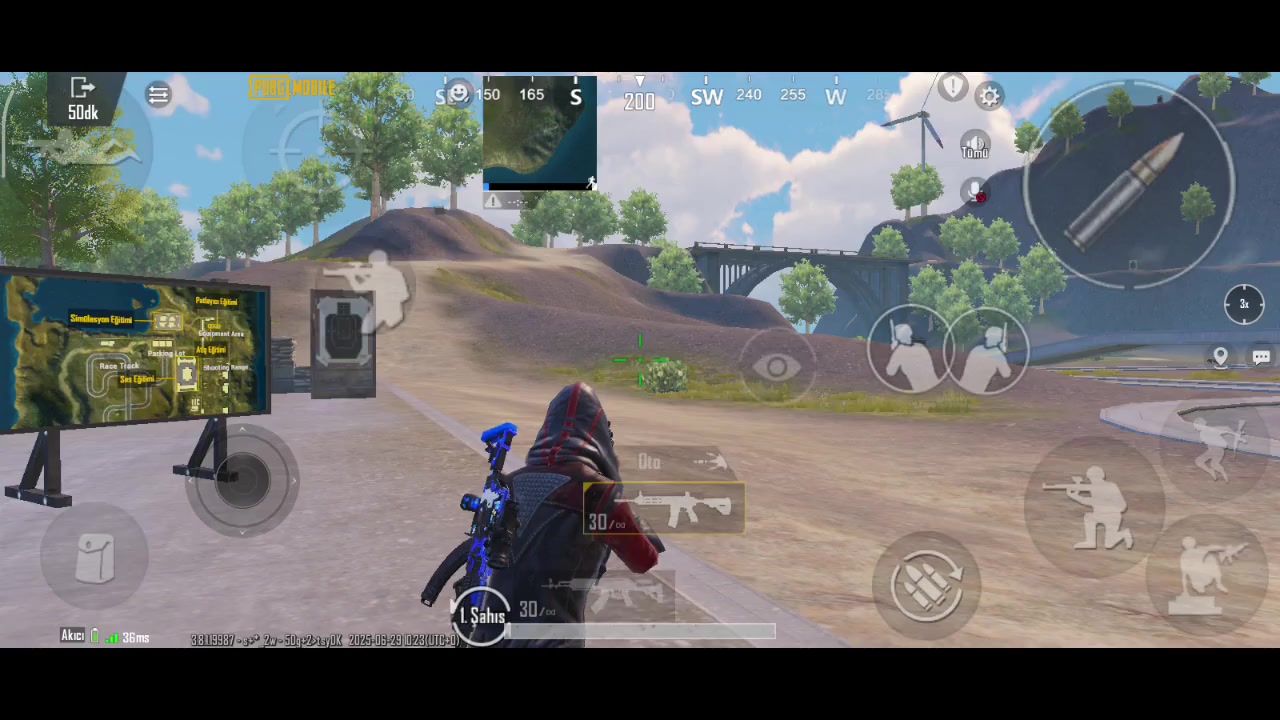
Task: Toggle the muted microphone icon
Action: (973, 192)
